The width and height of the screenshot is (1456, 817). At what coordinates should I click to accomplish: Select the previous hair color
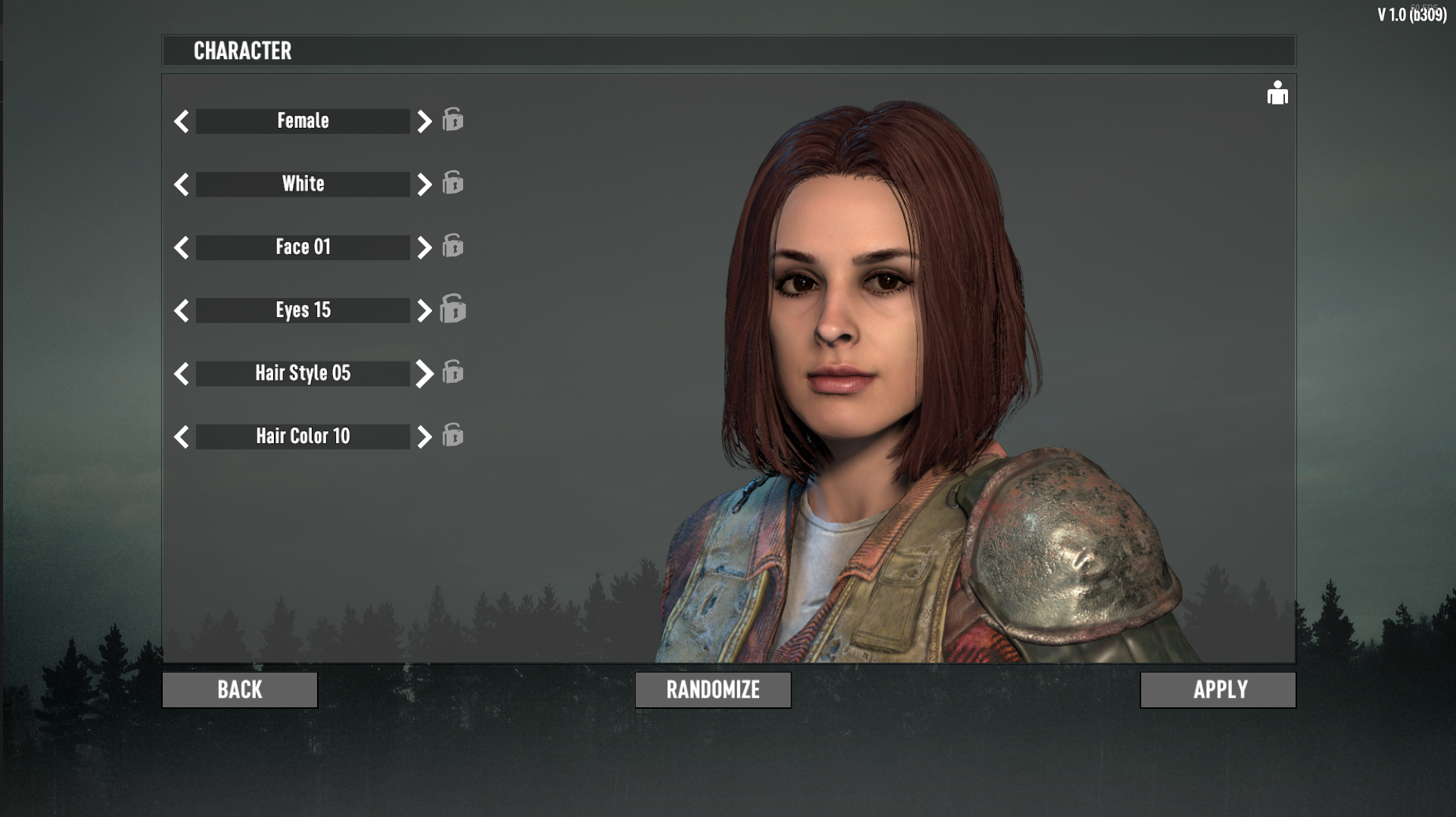(x=182, y=436)
